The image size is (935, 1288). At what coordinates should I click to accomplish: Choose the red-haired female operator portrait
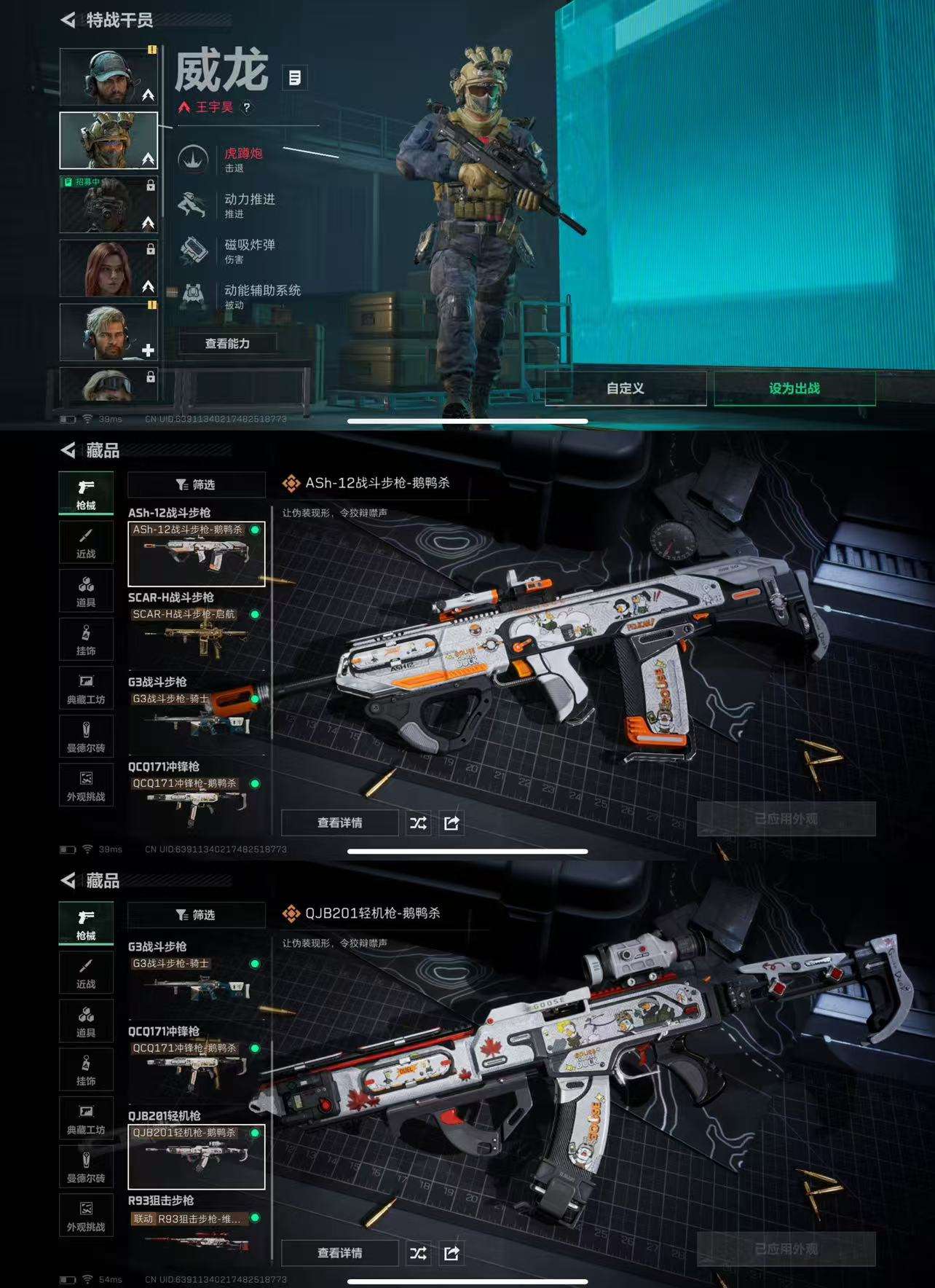pyautogui.click(x=108, y=267)
